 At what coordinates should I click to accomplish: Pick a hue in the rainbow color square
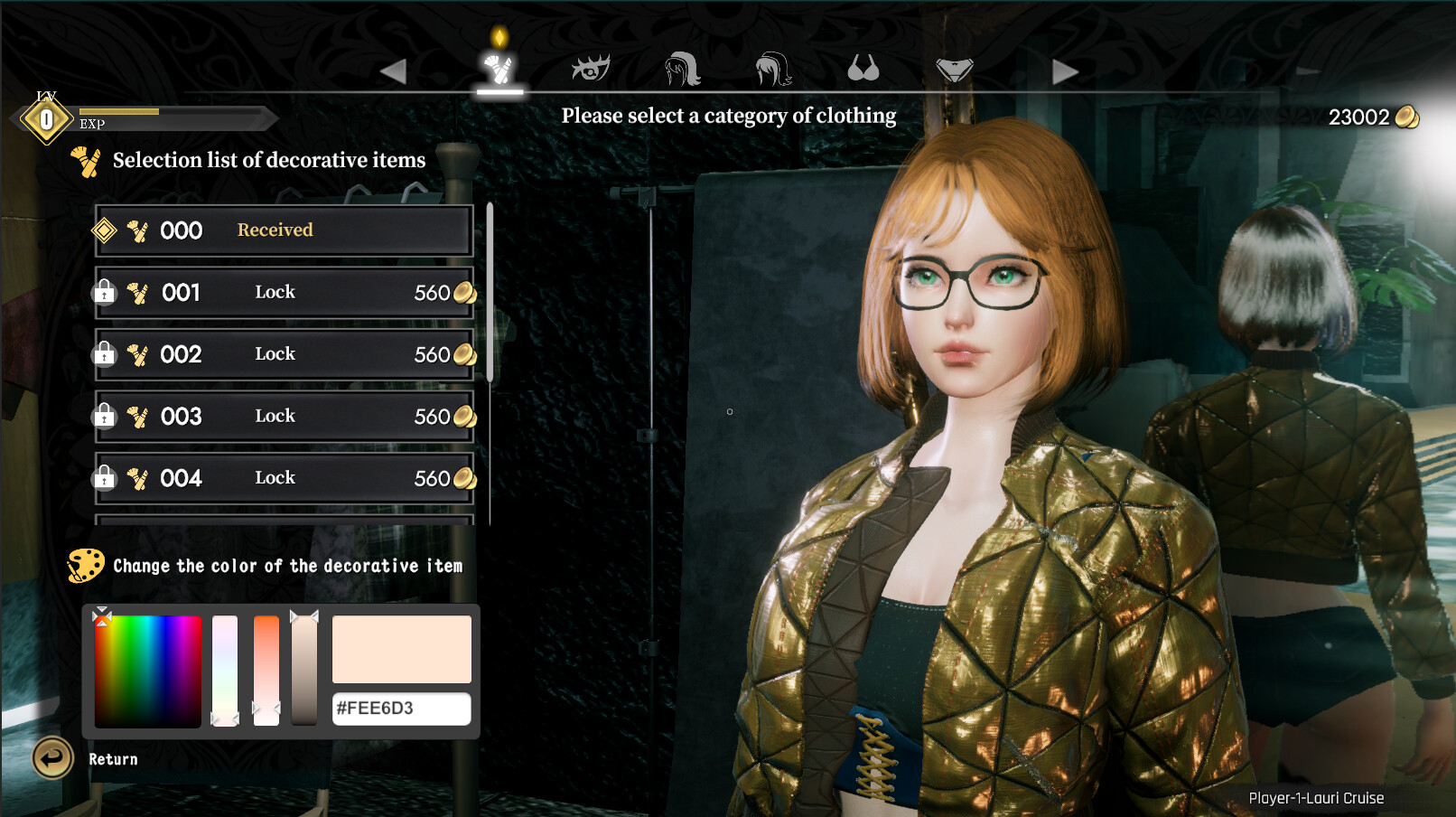pos(148,671)
